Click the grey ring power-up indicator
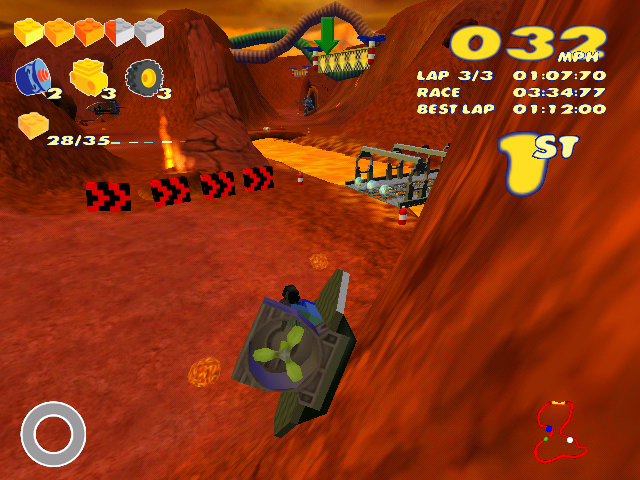Viewport: 640px width, 480px height. coord(53,433)
